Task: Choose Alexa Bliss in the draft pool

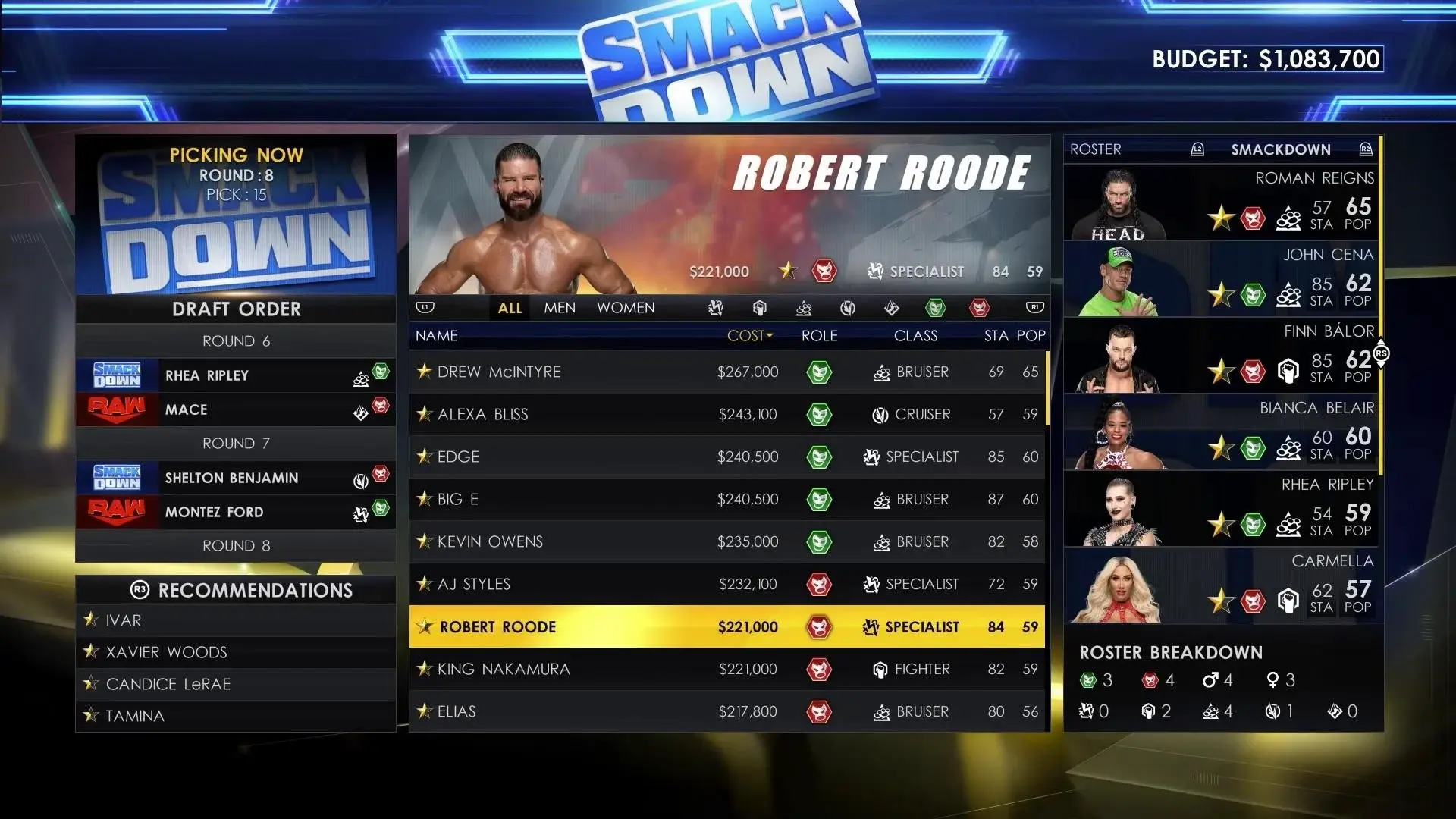Action: [726, 414]
